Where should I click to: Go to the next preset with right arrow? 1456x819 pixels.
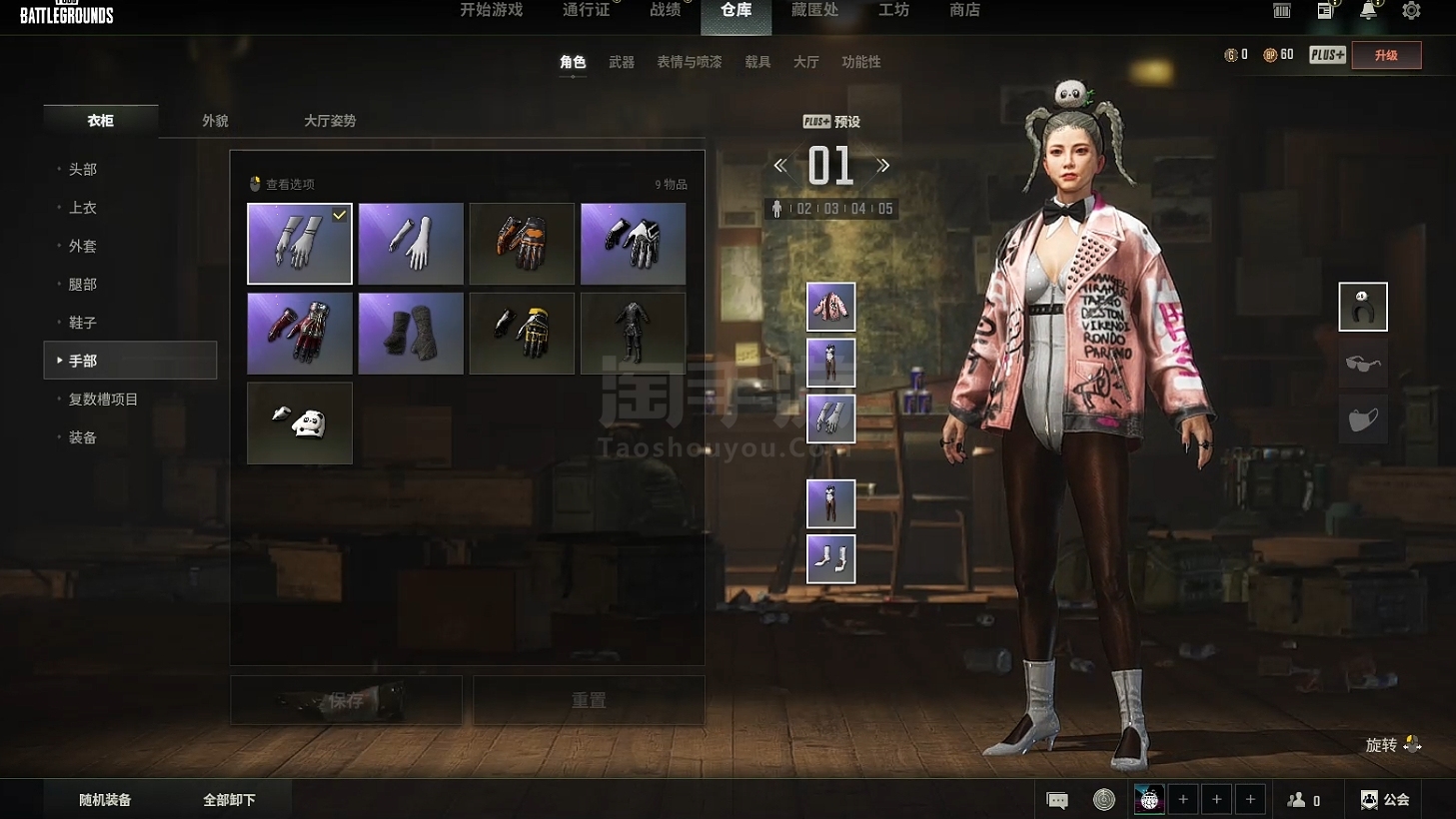click(882, 166)
